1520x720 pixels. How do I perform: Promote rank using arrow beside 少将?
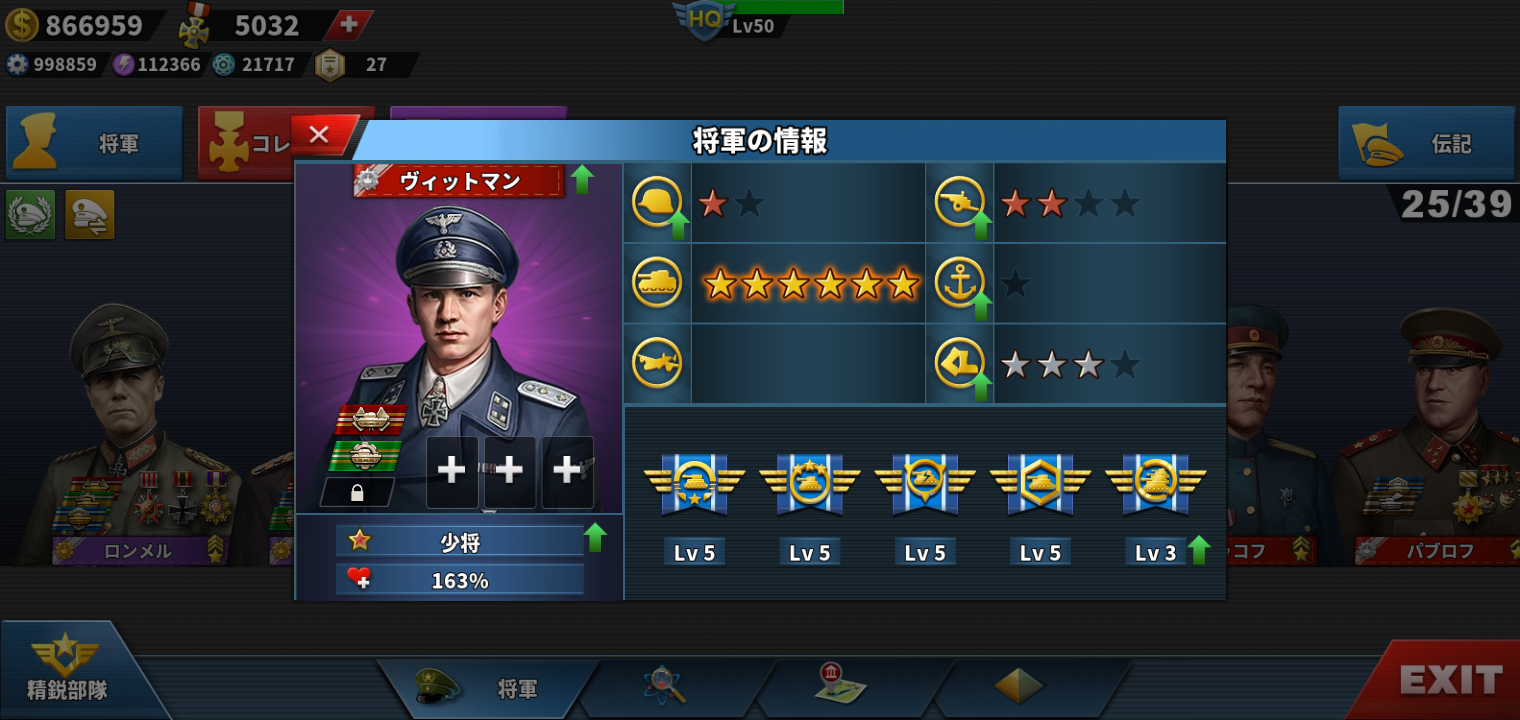point(595,538)
